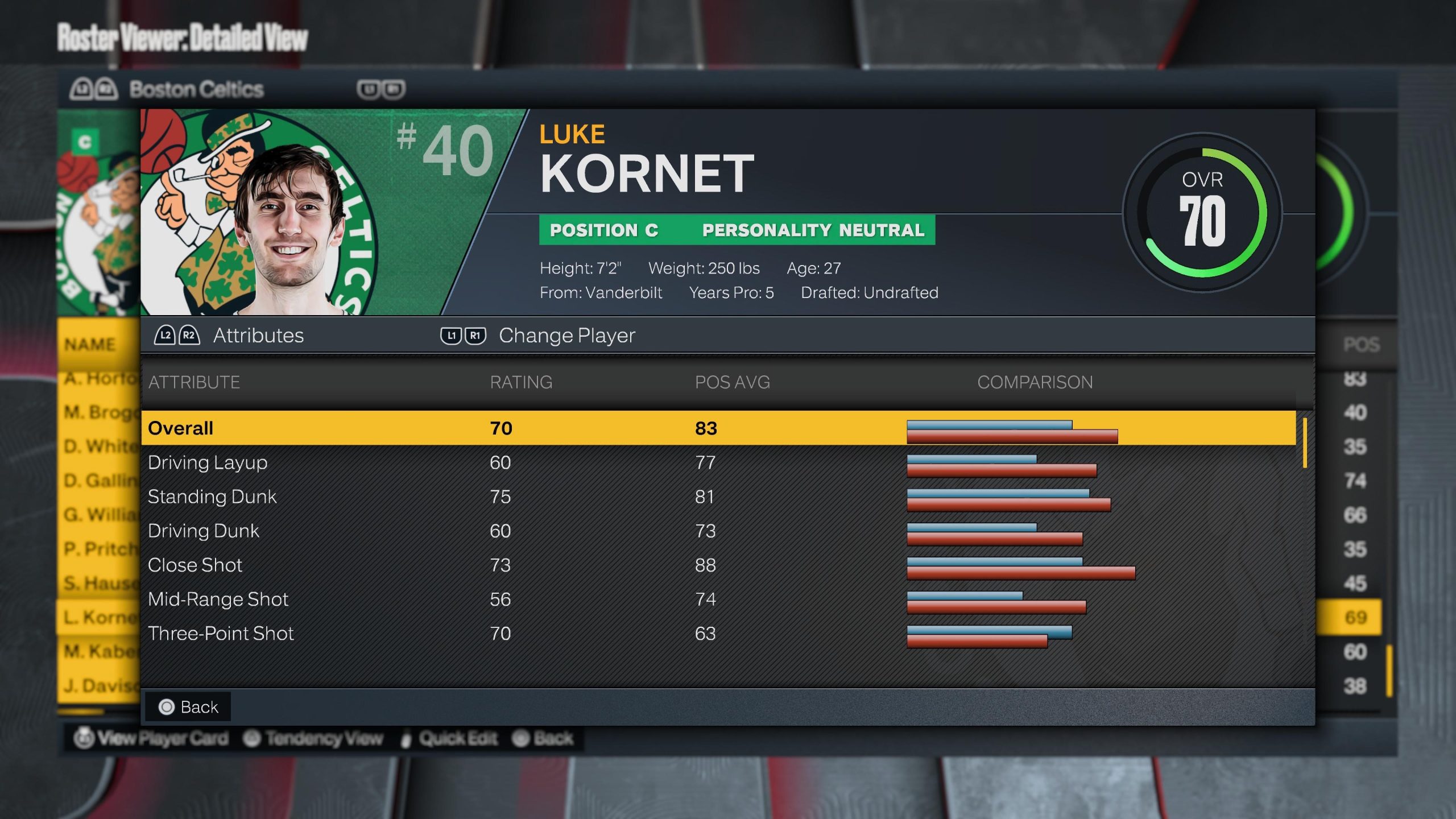Highlight the Driving Dunk row
1456x819 pixels.
coord(718,531)
